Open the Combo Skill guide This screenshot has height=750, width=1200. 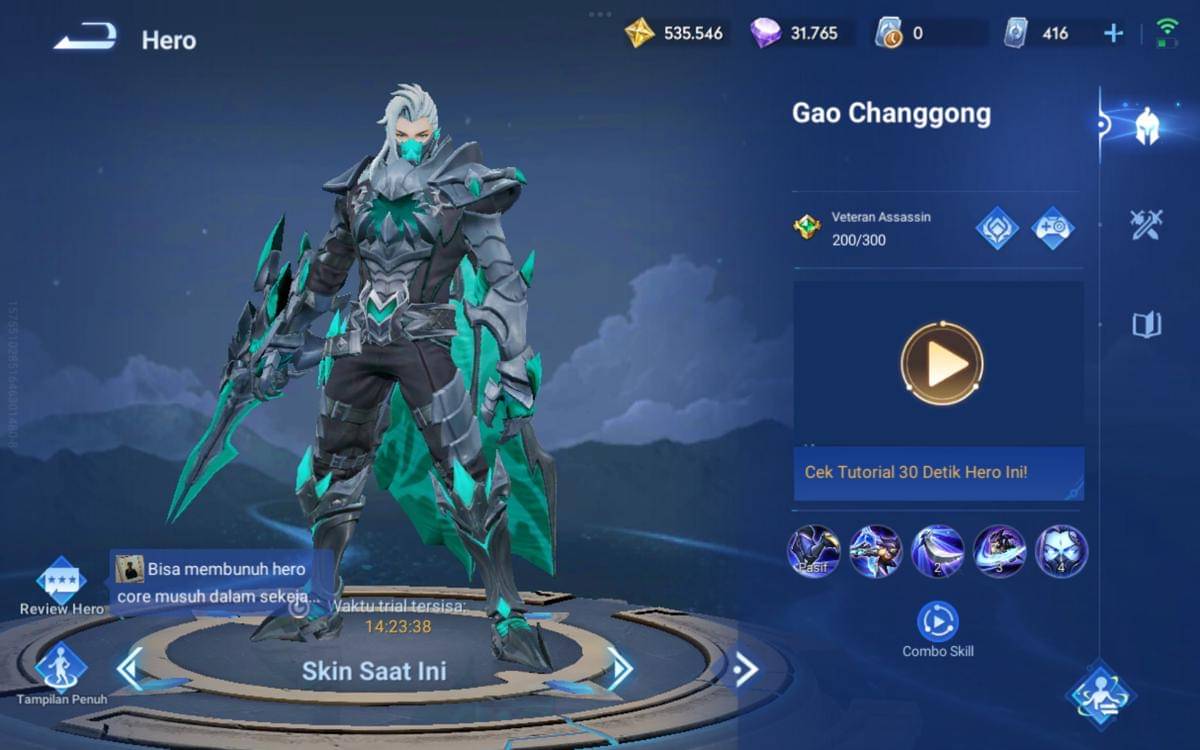[938, 623]
